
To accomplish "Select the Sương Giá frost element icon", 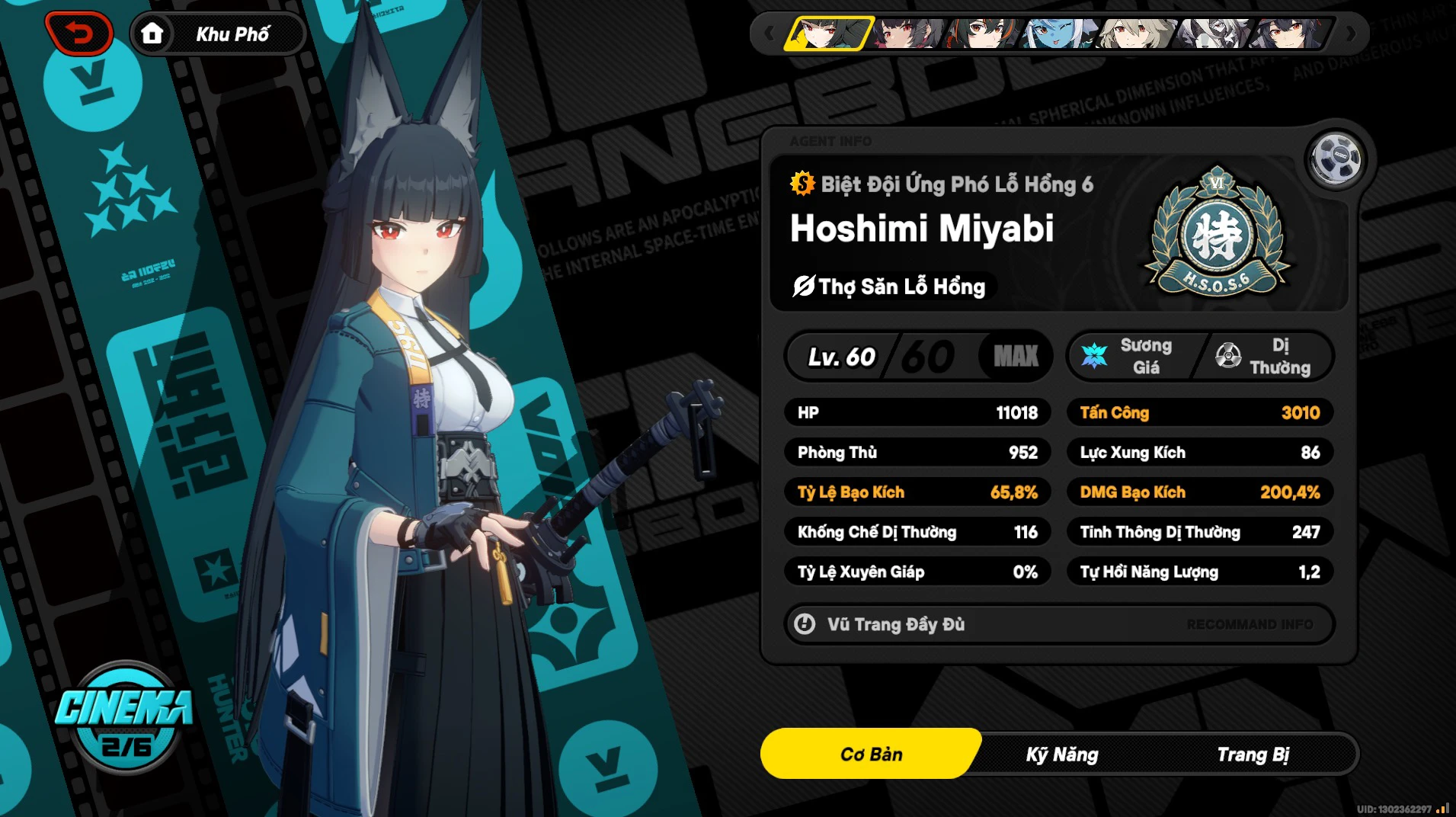I will [1096, 355].
